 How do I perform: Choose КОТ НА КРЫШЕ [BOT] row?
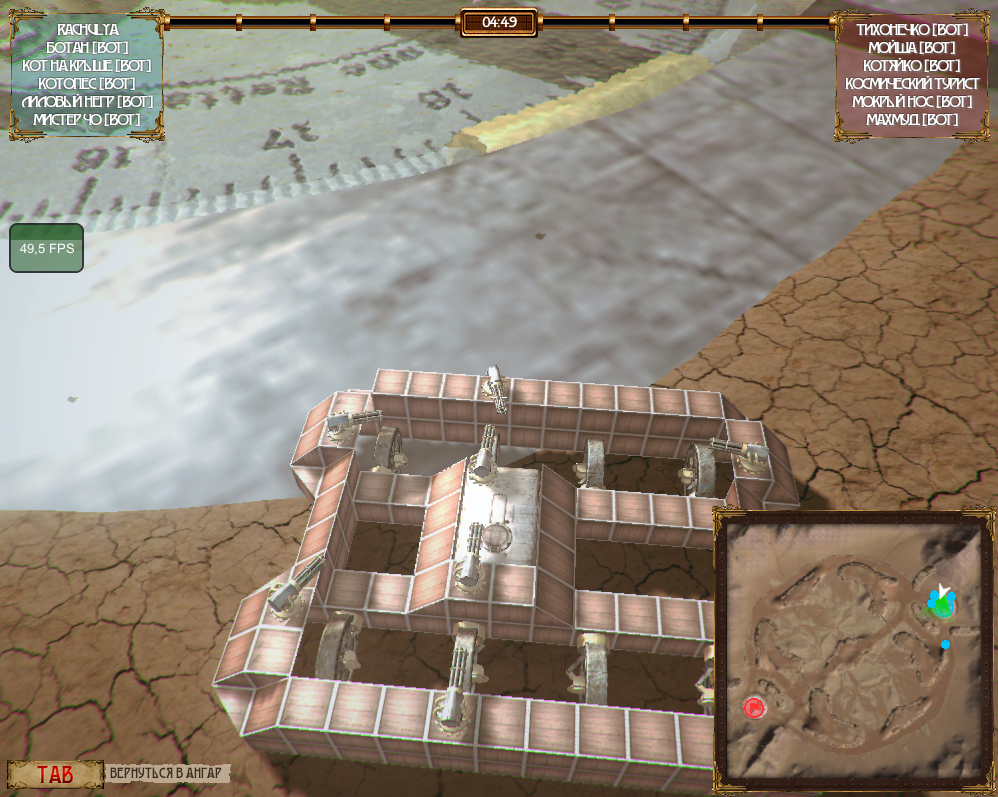pos(87,66)
